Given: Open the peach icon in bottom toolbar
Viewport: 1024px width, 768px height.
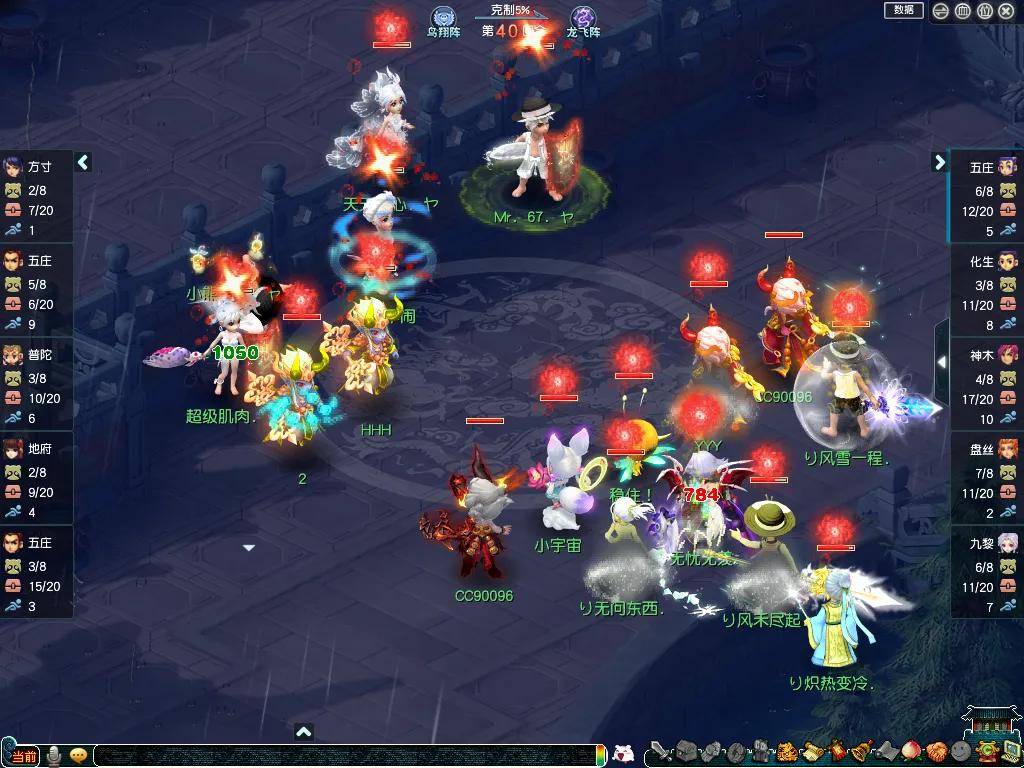Looking at the screenshot, I should tap(910, 752).
